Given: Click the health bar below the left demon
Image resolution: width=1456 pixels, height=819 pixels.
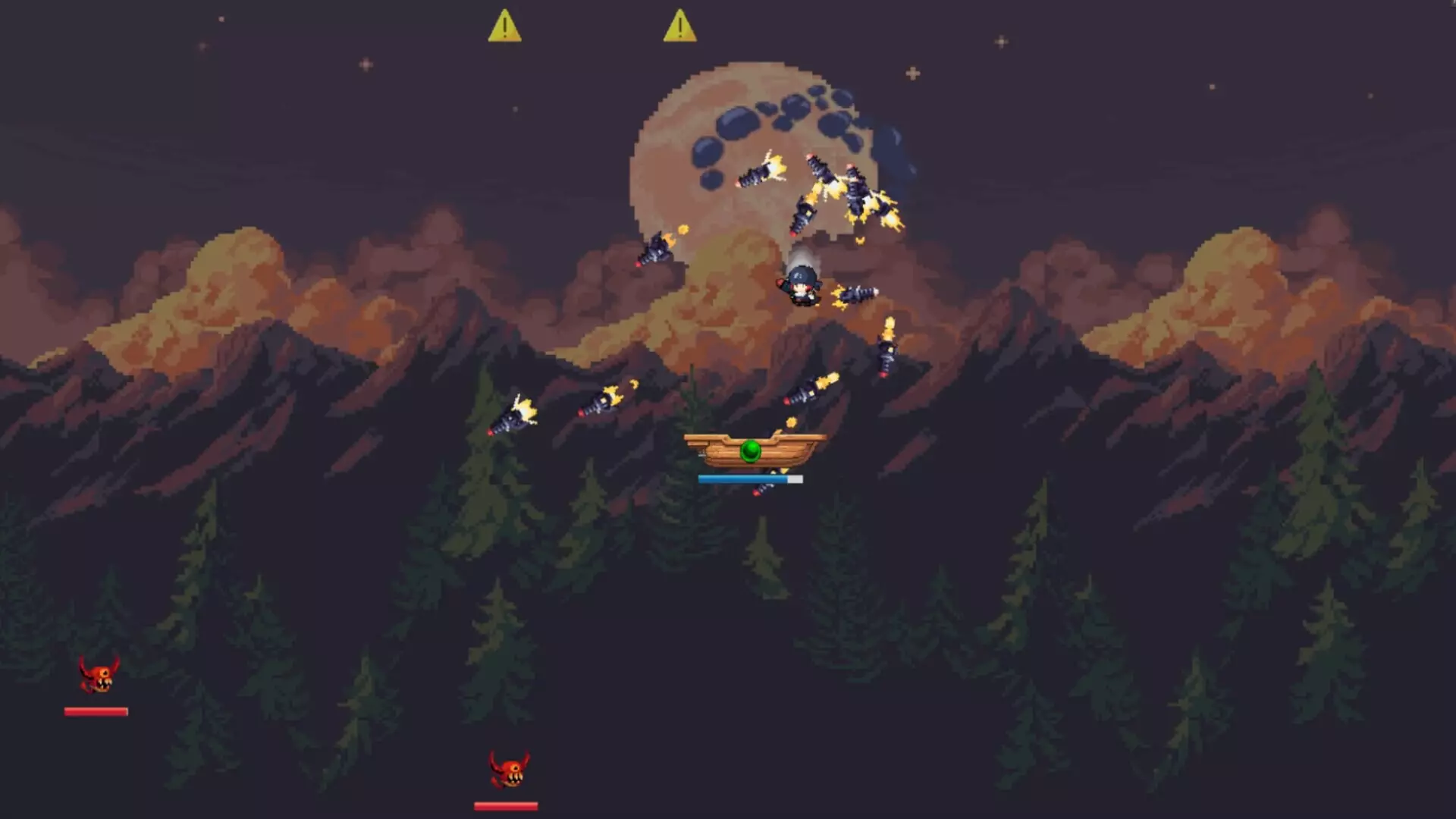Looking at the screenshot, I should pos(96,711).
